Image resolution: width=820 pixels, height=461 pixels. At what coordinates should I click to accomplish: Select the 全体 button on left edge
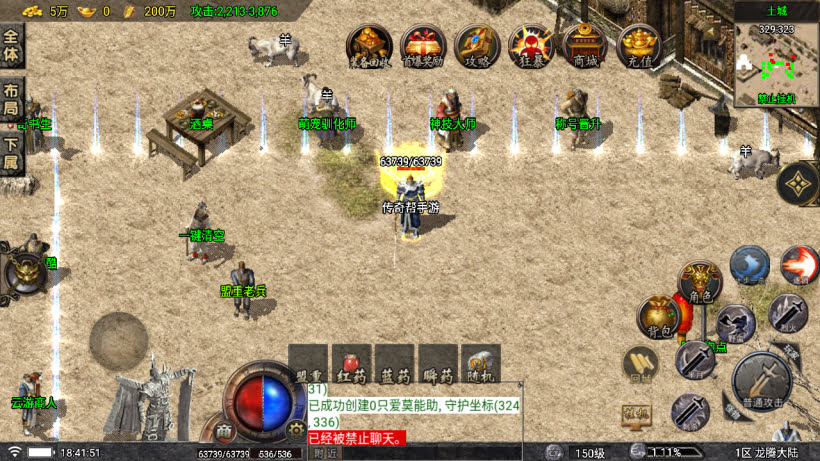coord(11,45)
